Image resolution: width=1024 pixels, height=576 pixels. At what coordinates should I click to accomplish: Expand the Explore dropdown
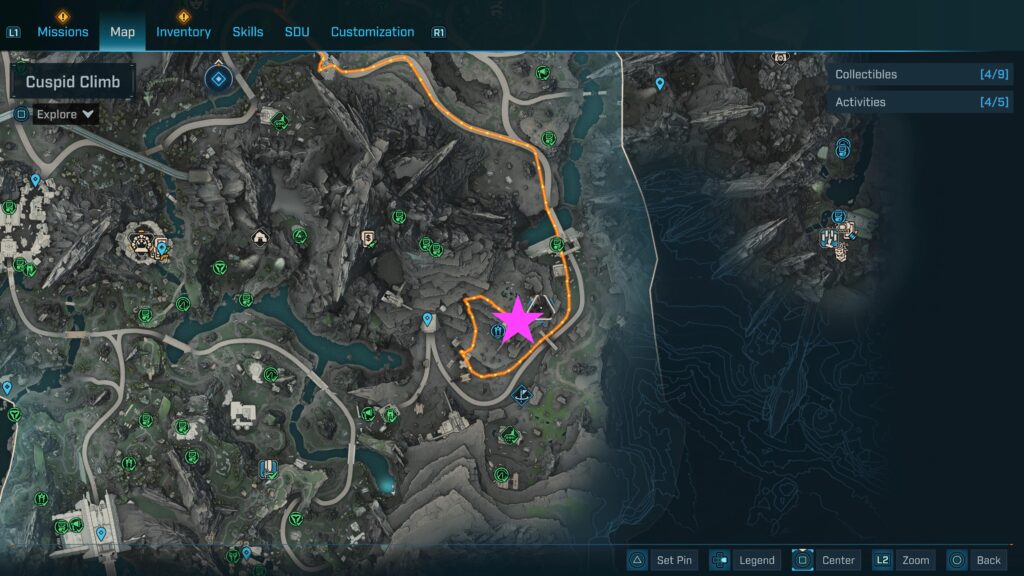coord(65,114)
